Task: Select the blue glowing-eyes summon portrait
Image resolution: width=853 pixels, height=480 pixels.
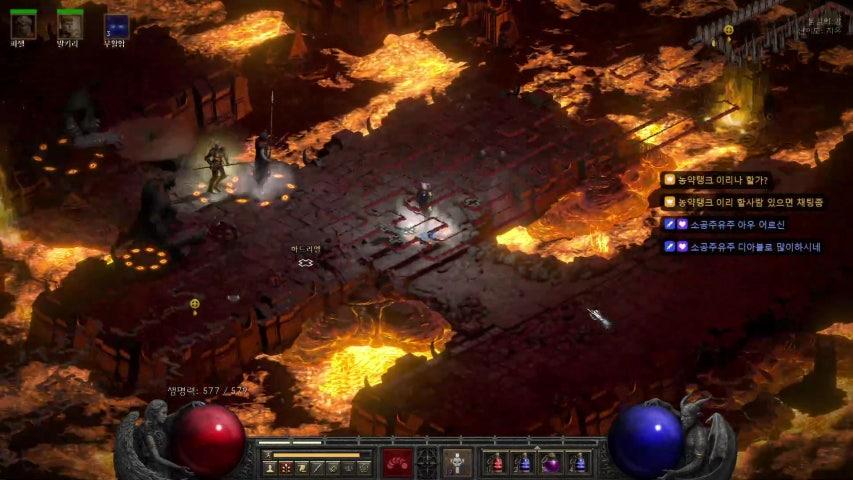Action: tap(116, 26)
